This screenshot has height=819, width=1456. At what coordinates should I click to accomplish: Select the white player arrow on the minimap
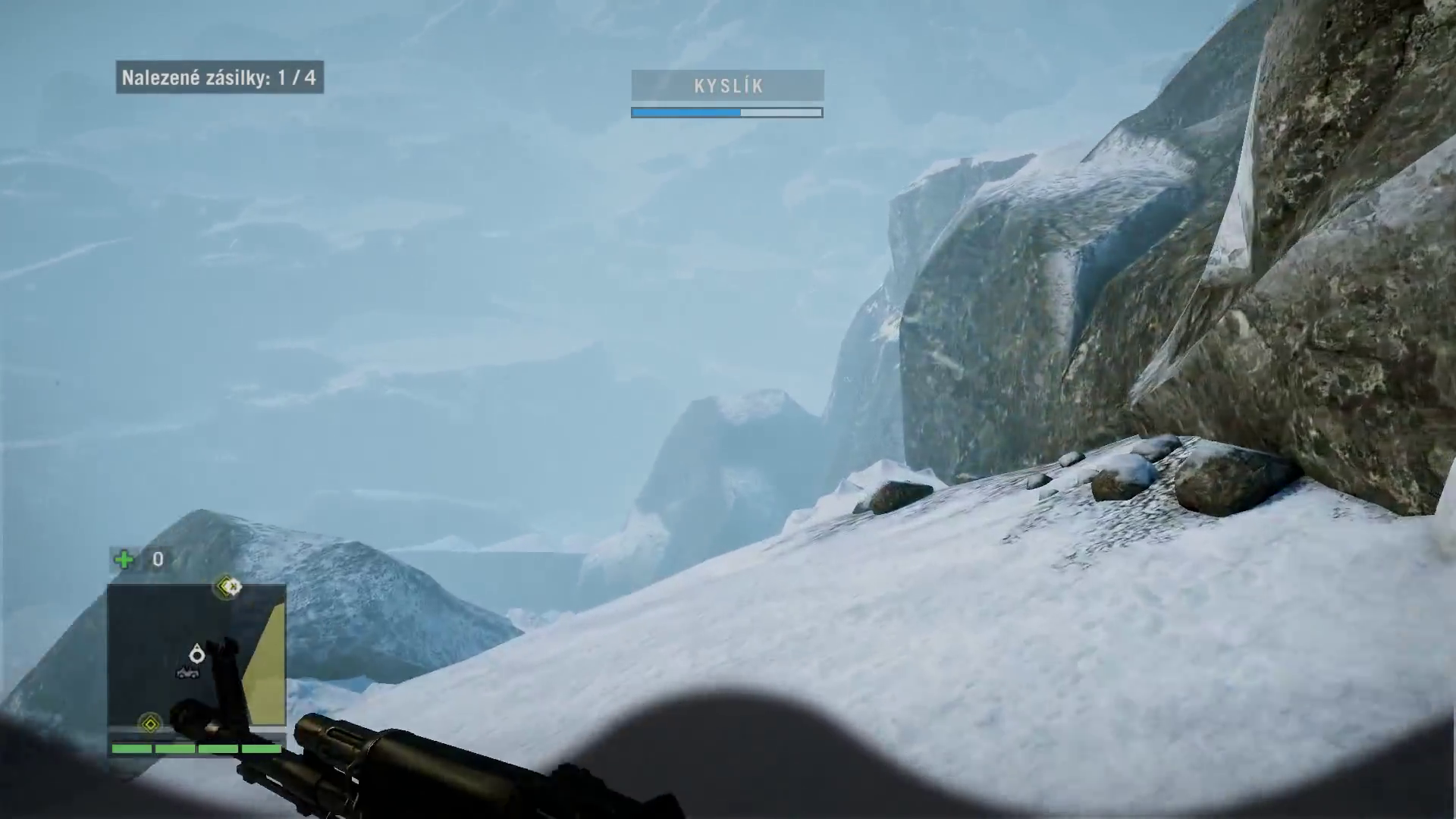pos(197,654)
